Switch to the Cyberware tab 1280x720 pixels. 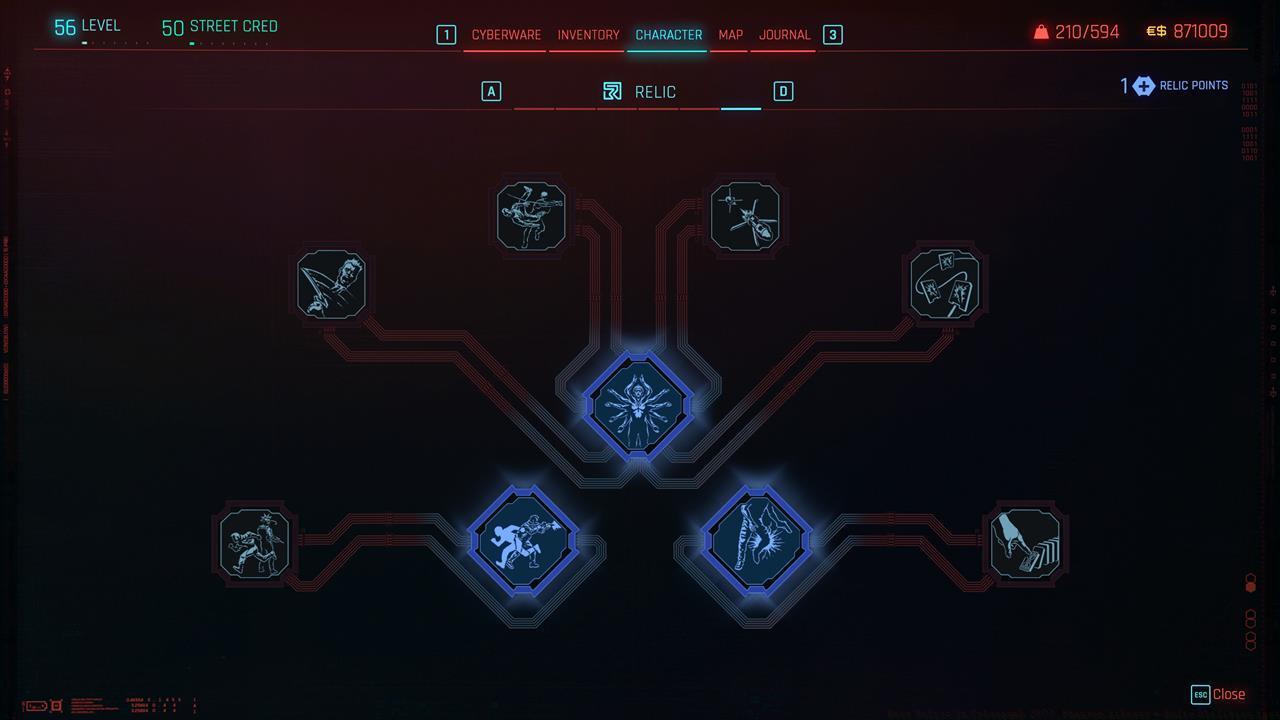coord(505,33)
